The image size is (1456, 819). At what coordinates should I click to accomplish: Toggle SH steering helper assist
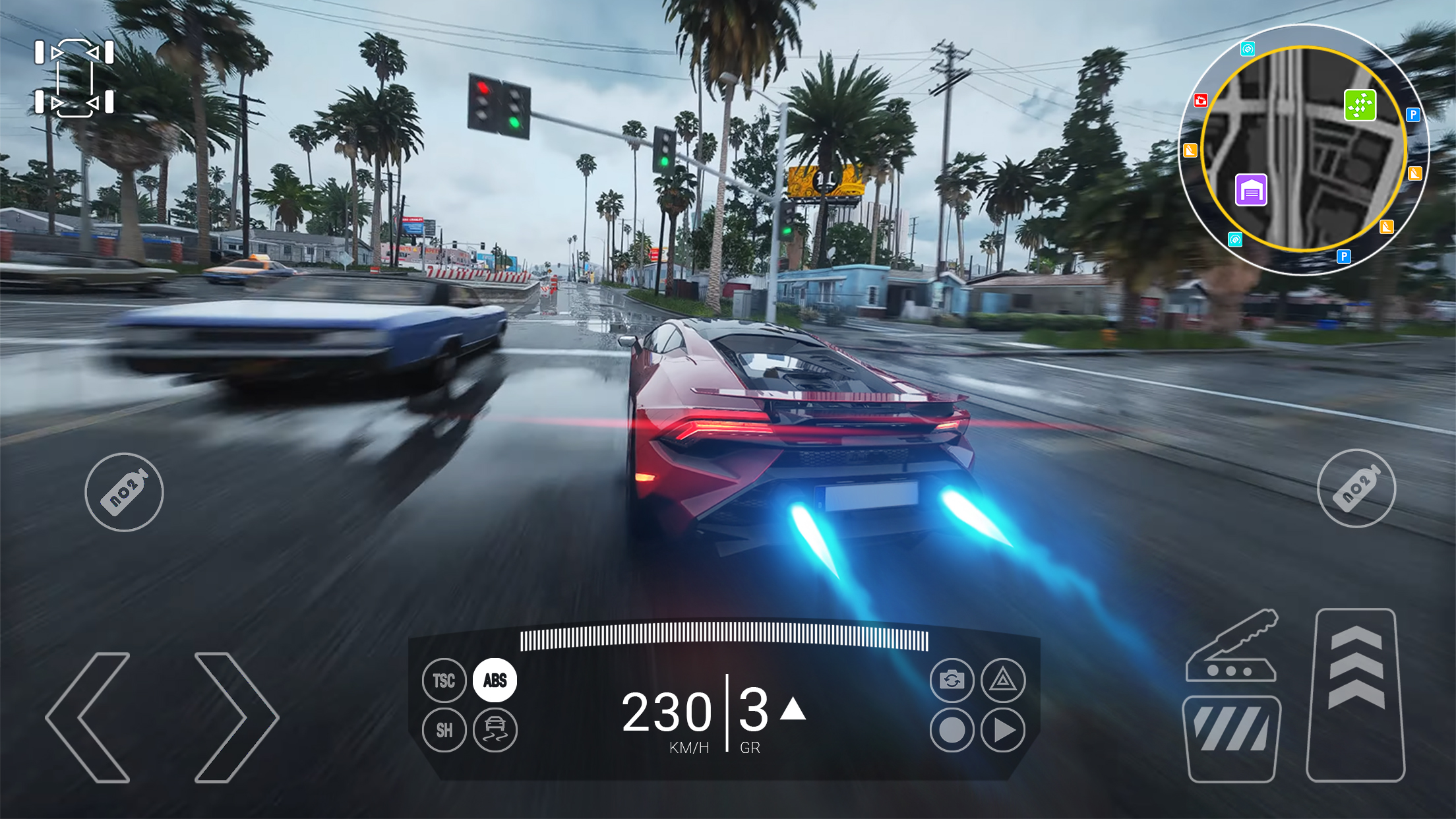(x=444, y=731)
